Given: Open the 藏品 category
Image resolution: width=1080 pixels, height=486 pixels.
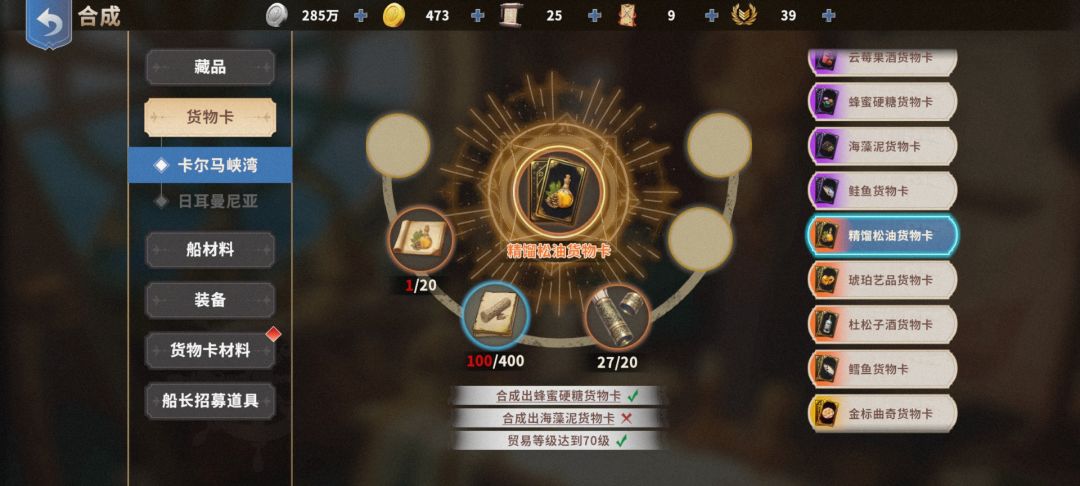Looking at the screenshot, I should [210, 68].
